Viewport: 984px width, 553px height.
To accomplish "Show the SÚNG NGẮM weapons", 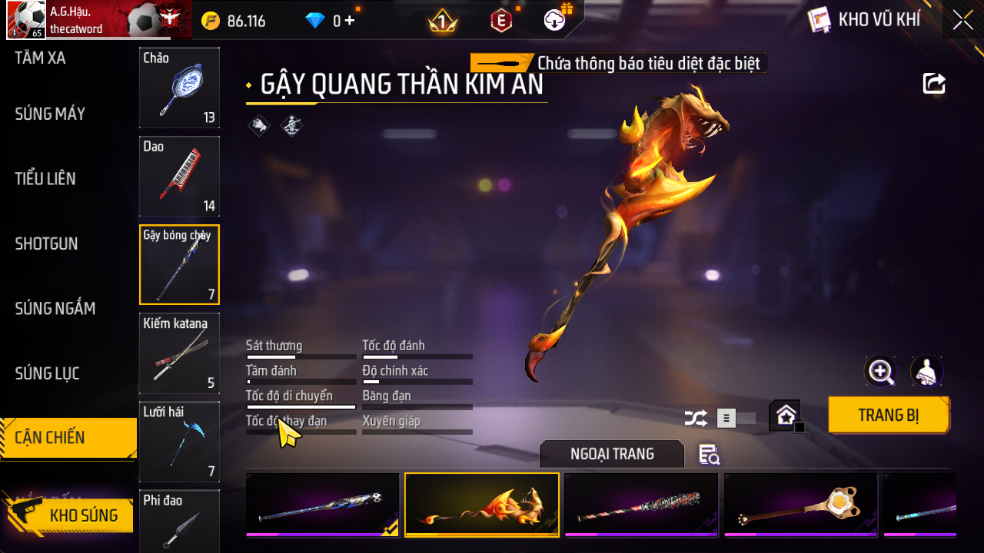I will [55, 308].
